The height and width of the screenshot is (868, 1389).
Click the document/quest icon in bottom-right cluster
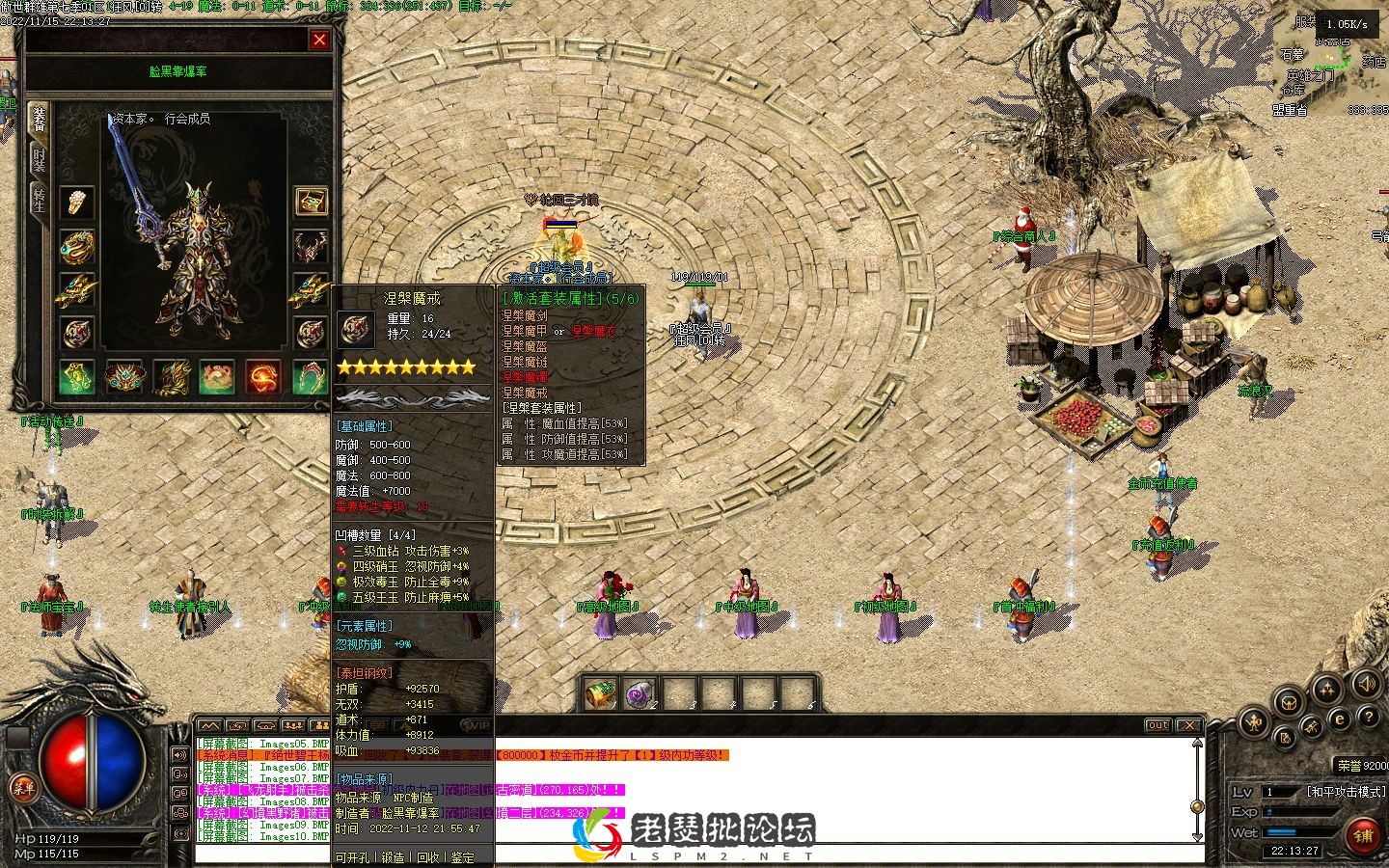(x=1285, y=738)
